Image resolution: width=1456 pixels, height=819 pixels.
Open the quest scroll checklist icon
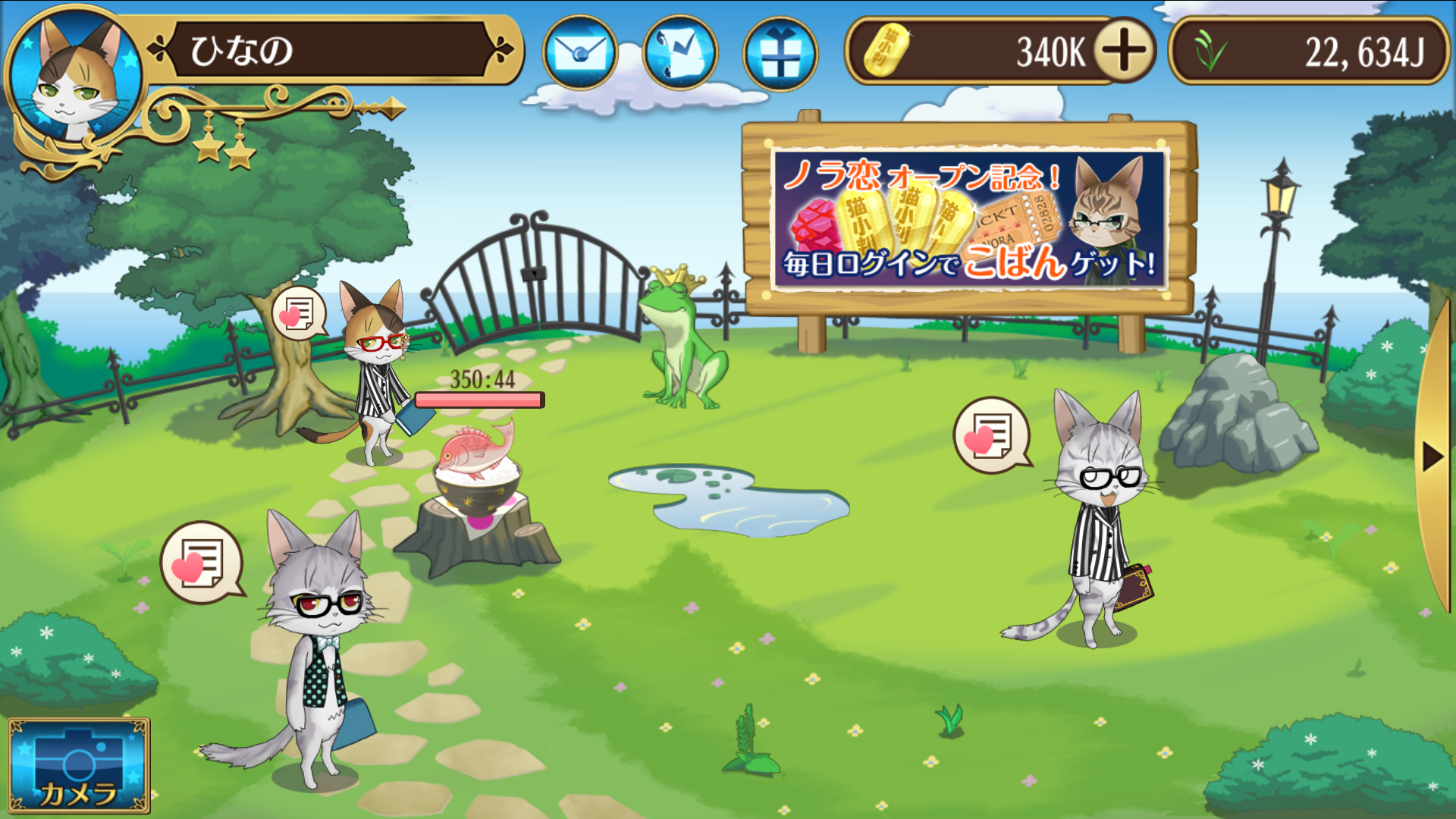coord(680,53)
